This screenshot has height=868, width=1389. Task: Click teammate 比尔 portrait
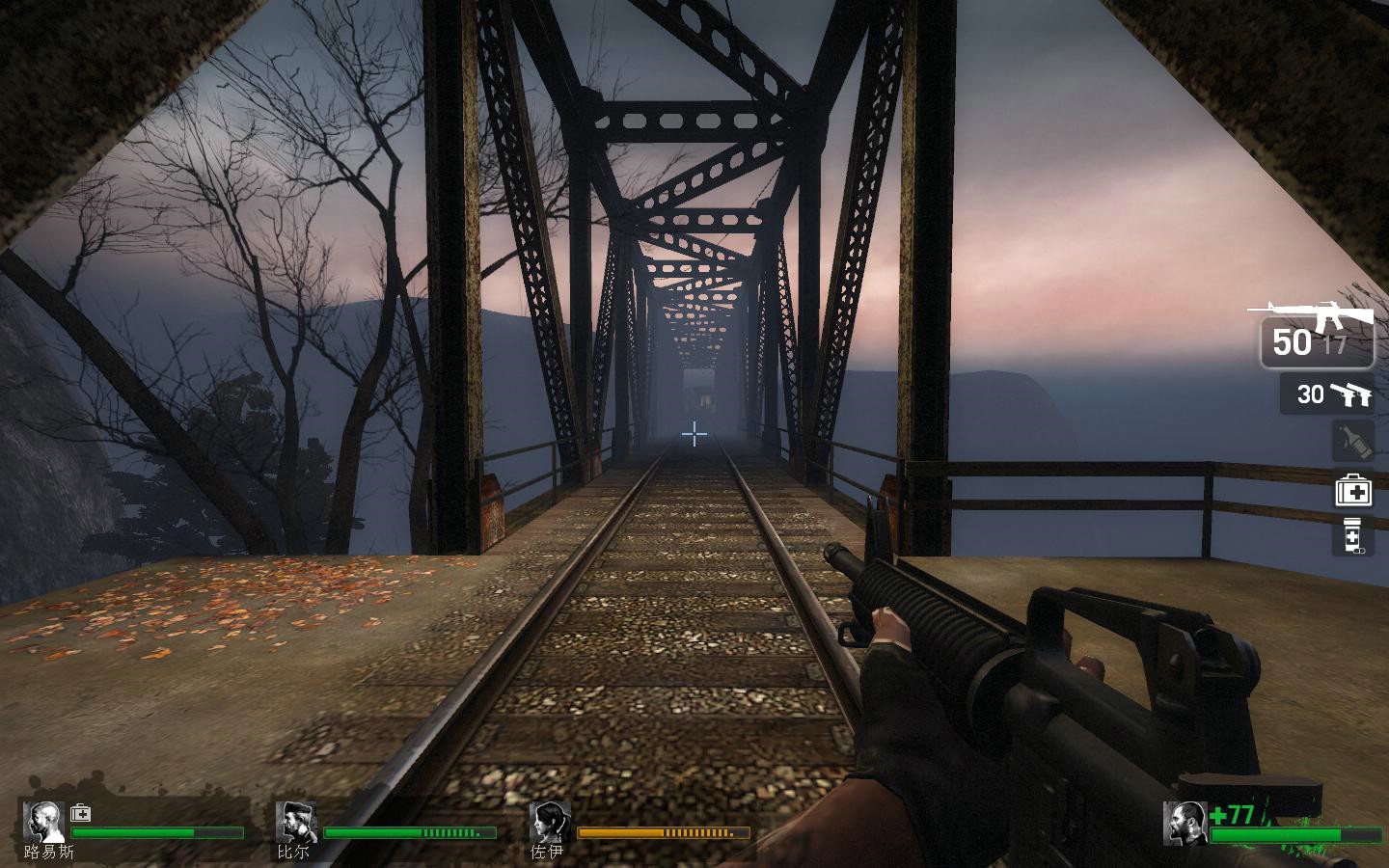point(296,822)
